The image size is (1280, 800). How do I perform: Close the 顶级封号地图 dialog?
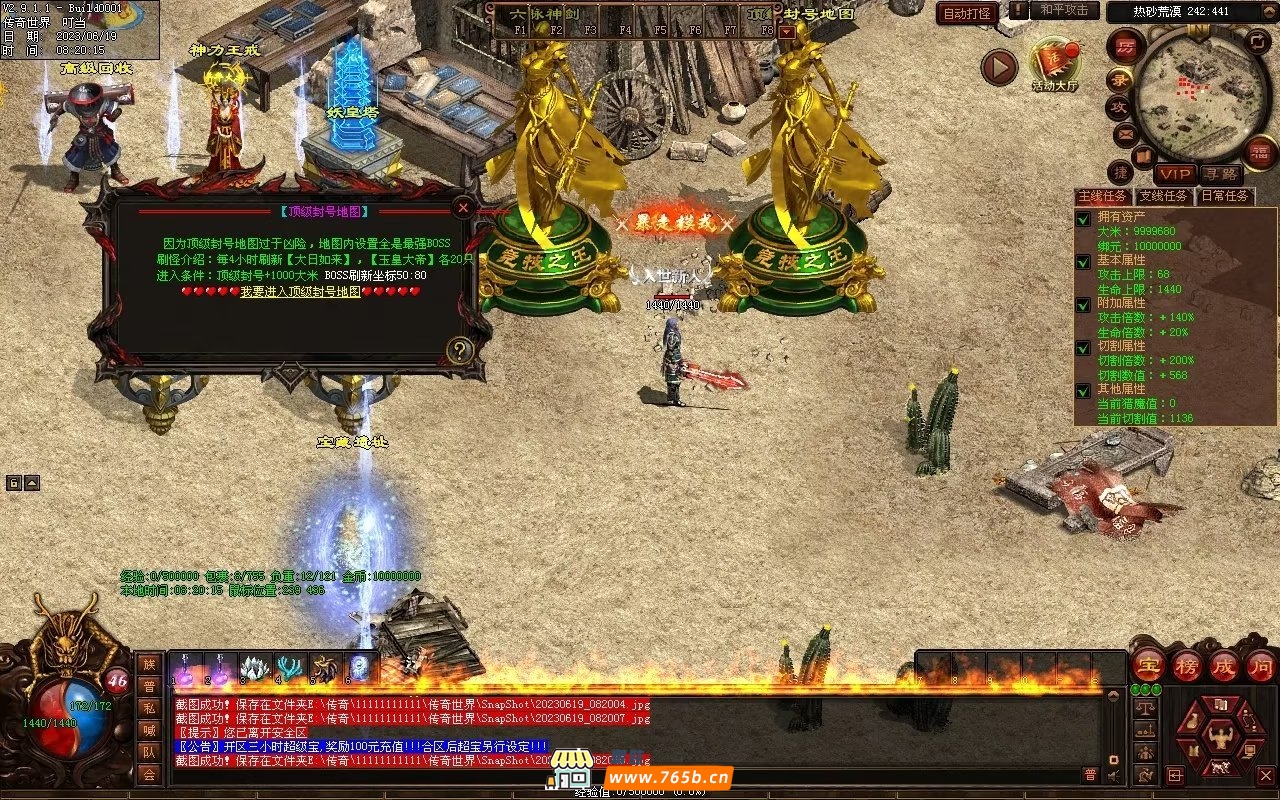463,208
